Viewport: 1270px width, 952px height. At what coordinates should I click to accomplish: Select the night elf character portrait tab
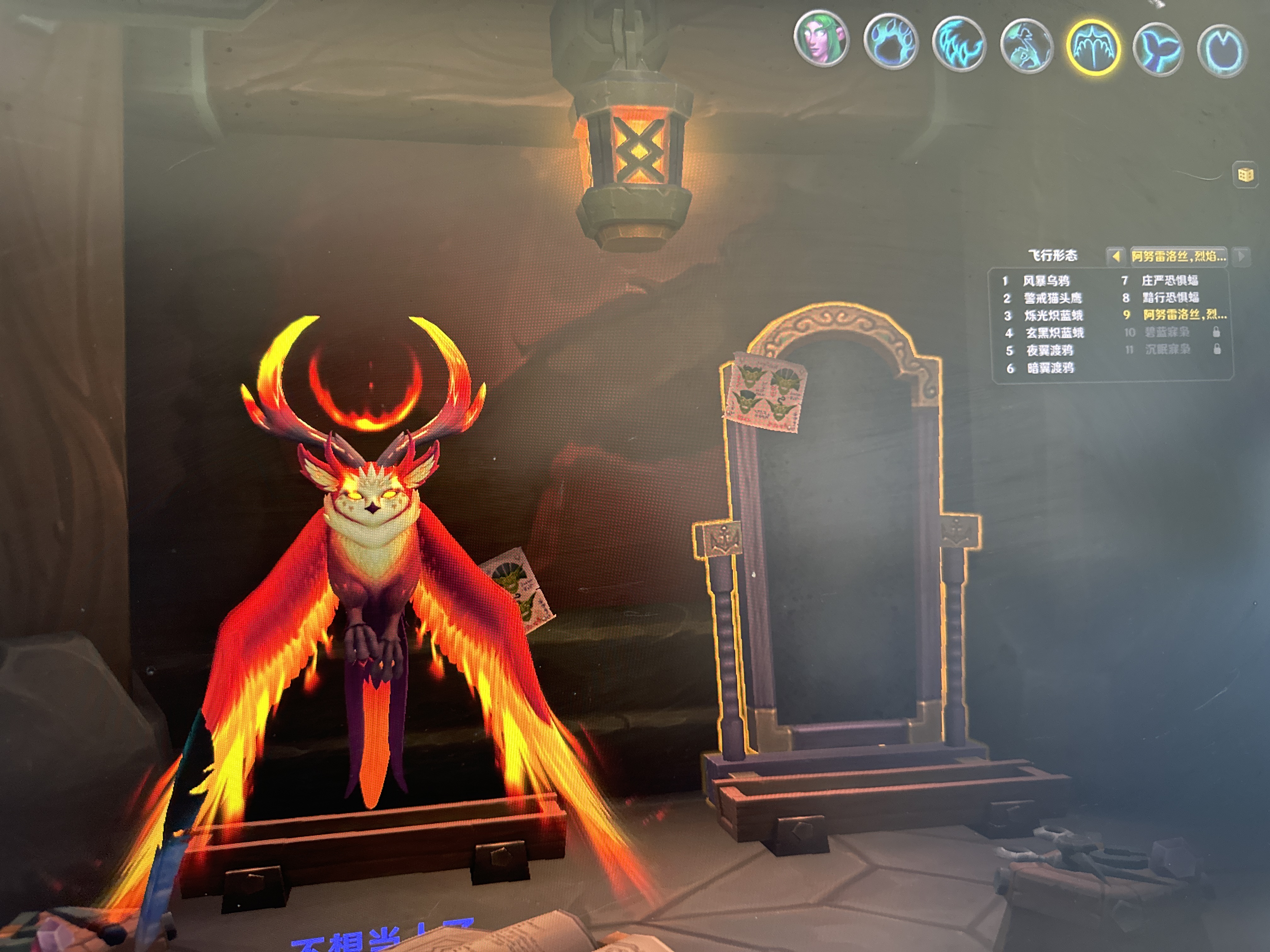point(821,38)
